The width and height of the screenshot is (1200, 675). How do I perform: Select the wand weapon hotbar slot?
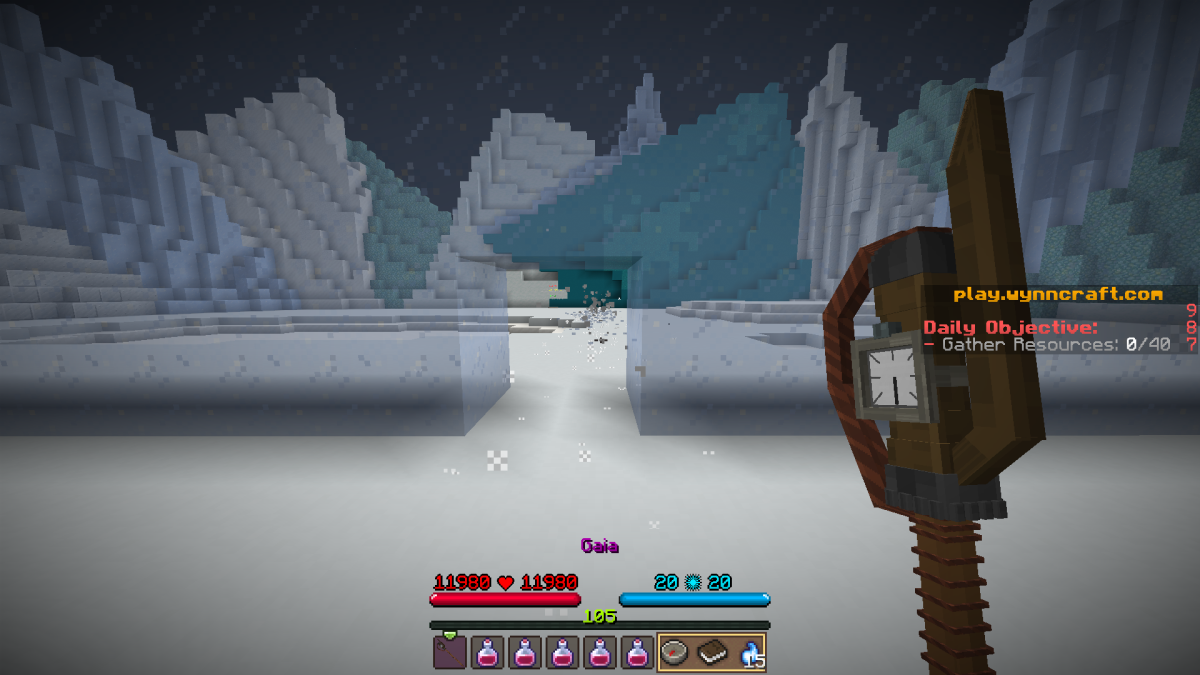[x=449, y=652]
